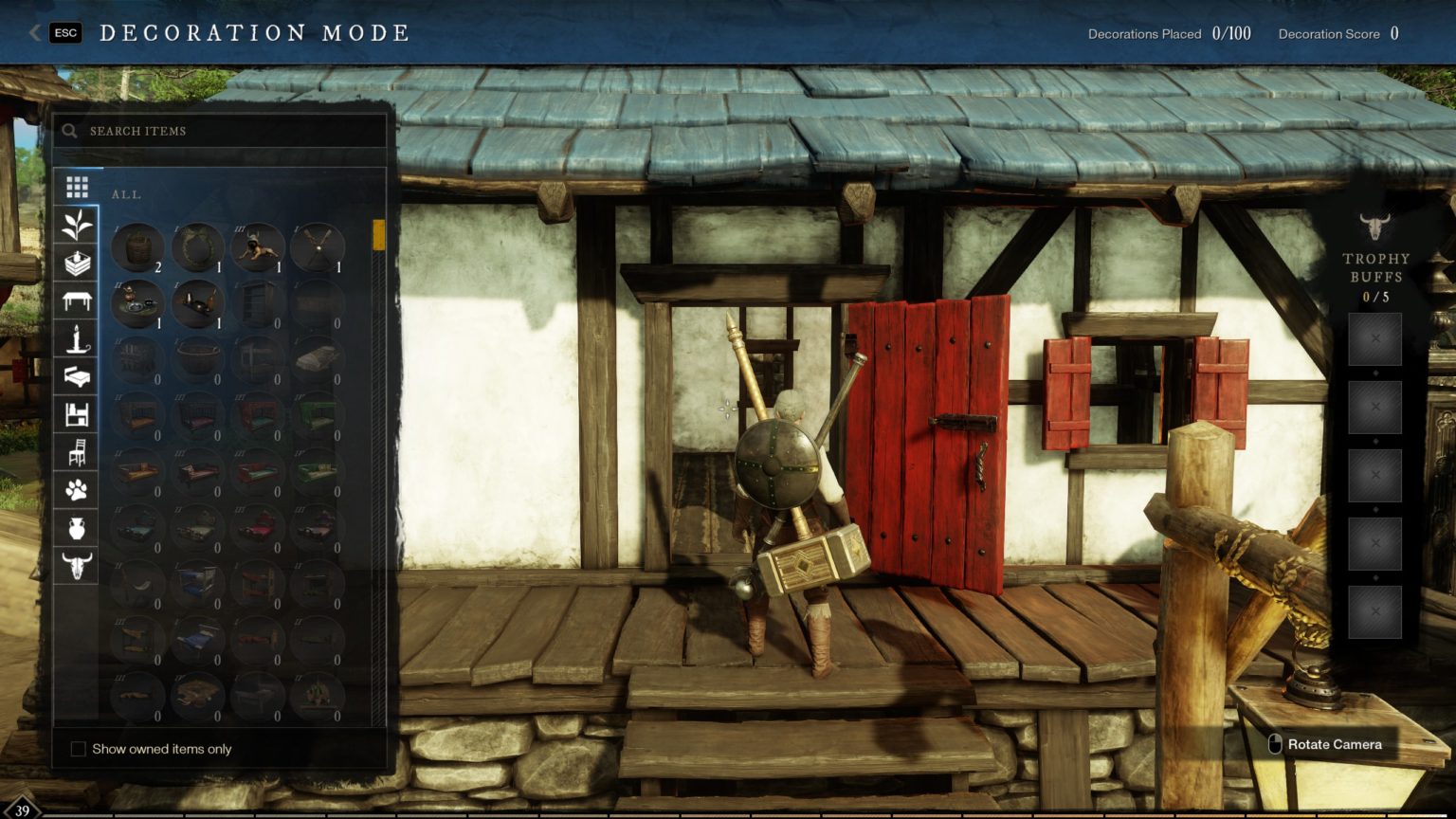Open the candle lighting category tab
Viewport: 1456px width, 819px height.
pyautogui.click(x=77, y=338)
